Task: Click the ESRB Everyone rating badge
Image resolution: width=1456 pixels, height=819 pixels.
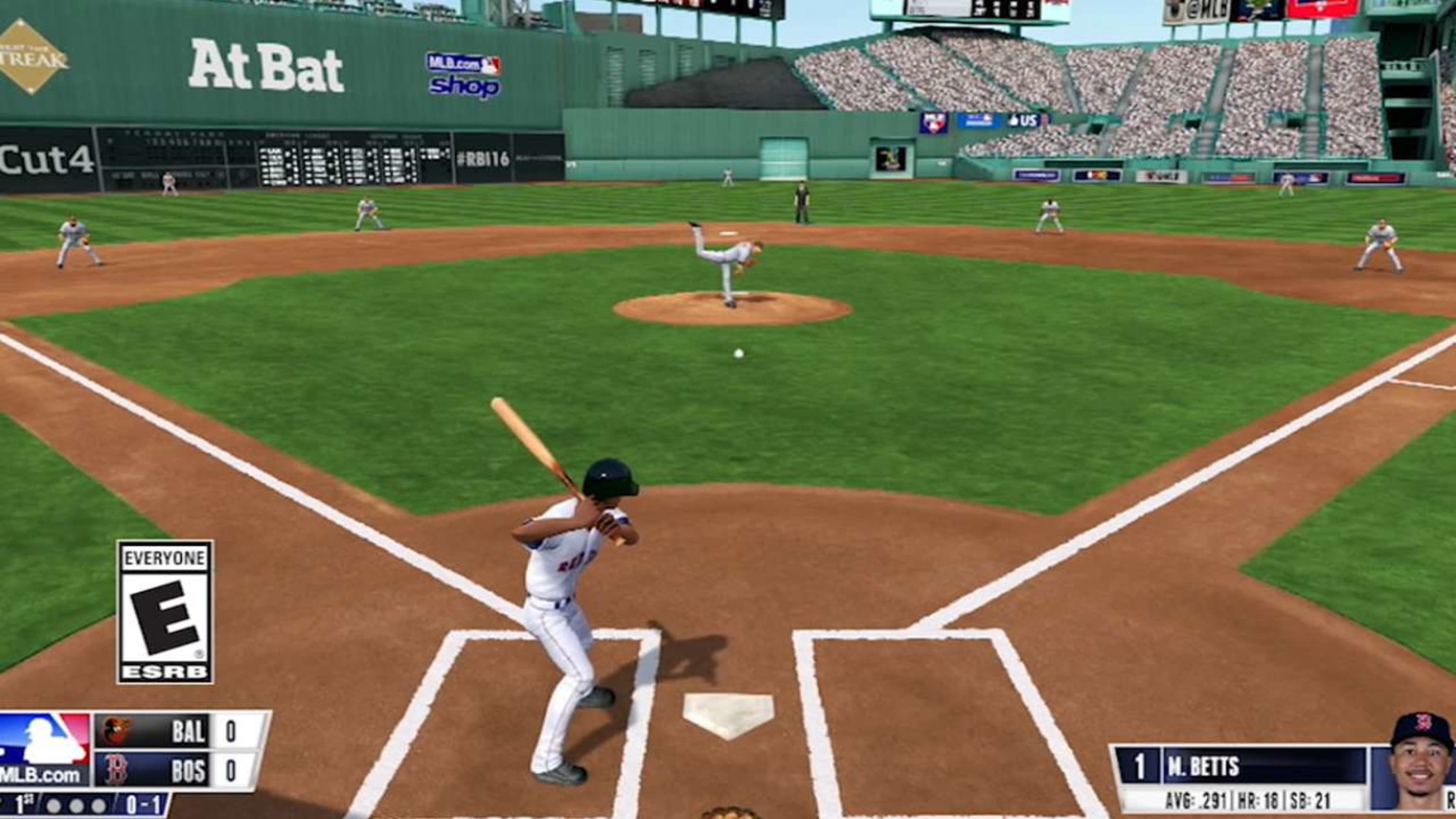Action: (165, 612)
